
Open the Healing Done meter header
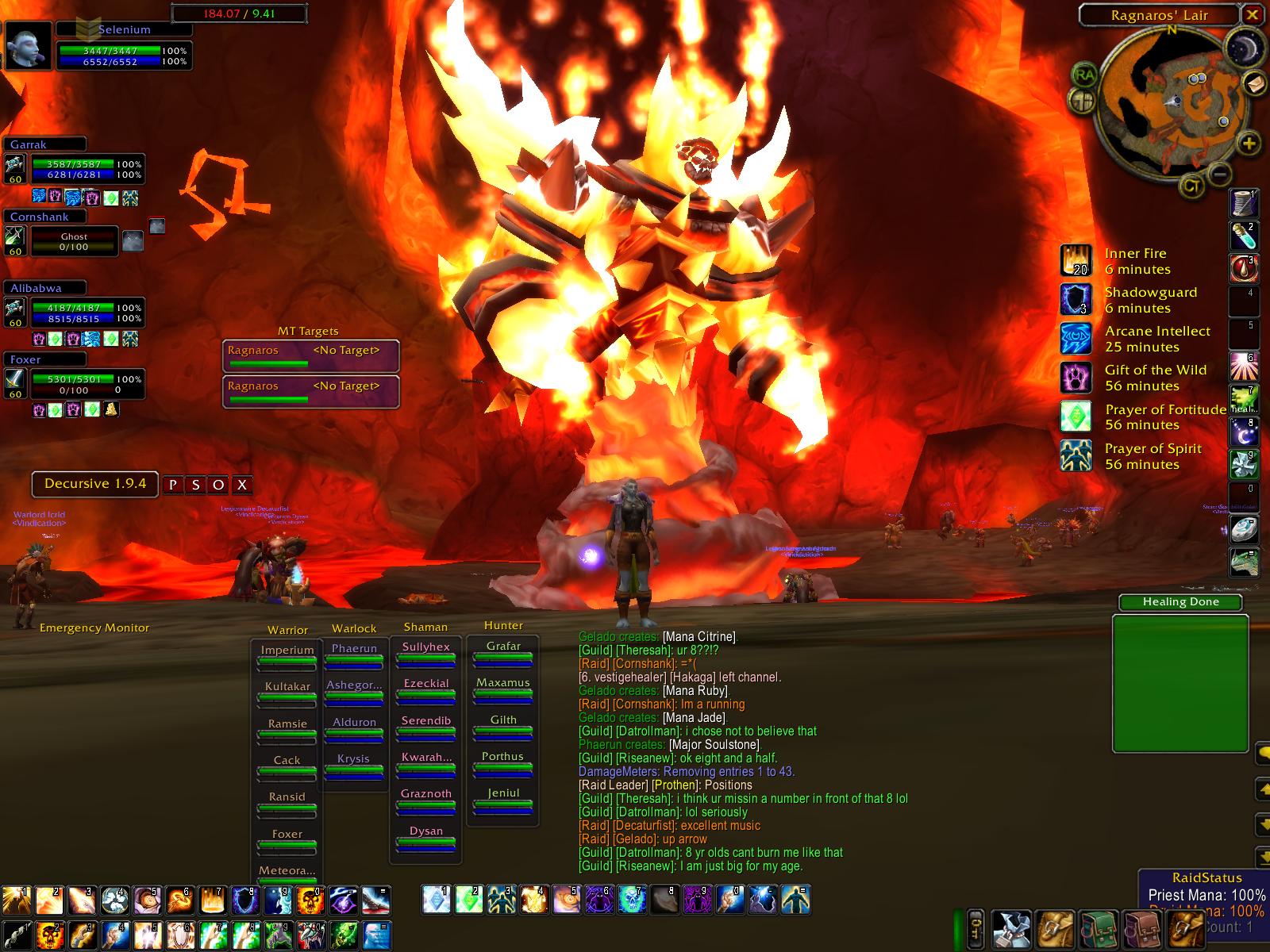(1180, 602)
